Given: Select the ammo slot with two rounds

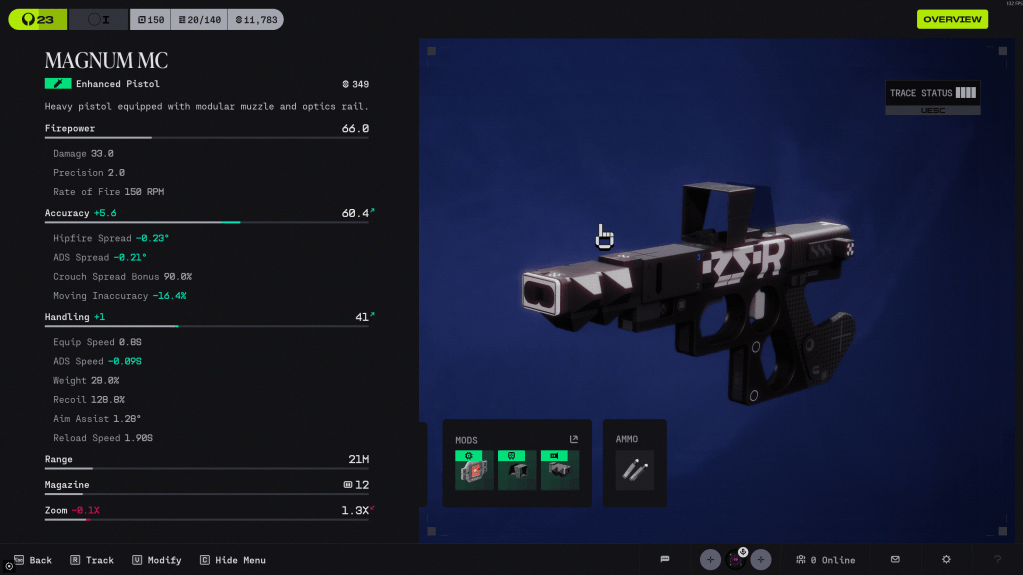Looking at the screenshot, I should (635, 470).
